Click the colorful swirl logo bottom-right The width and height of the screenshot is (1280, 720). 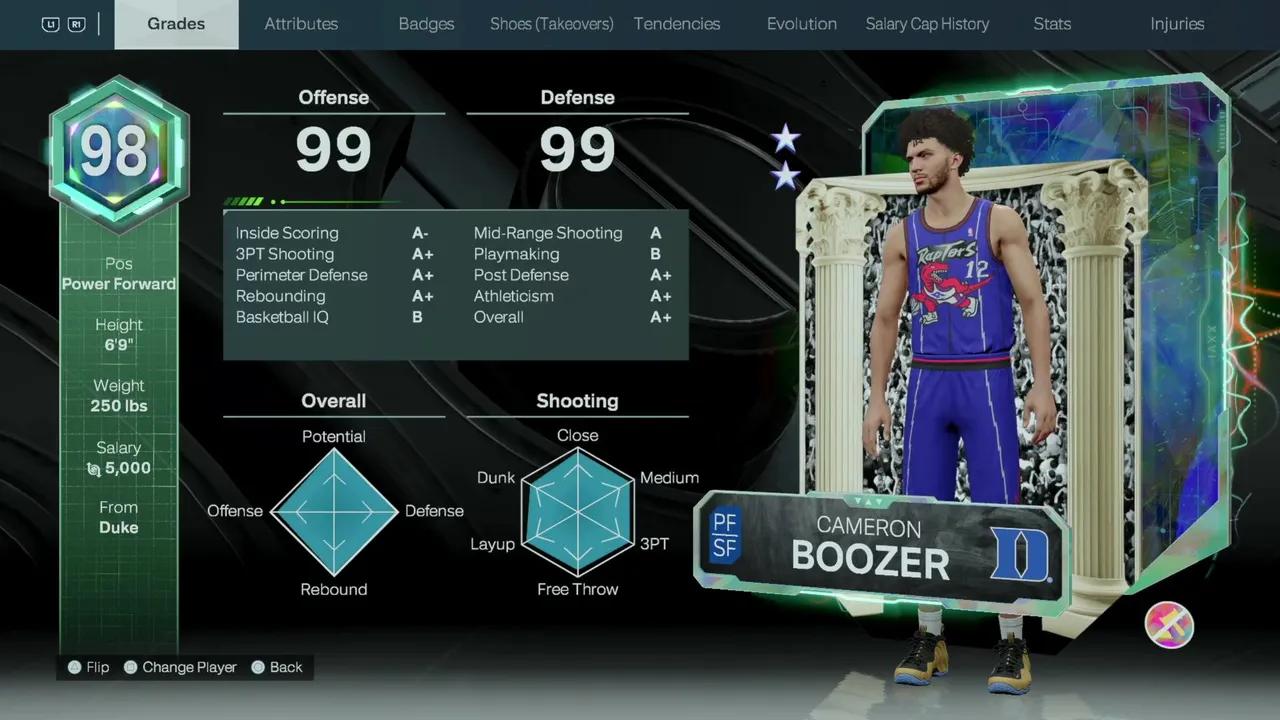[1168, 625]
